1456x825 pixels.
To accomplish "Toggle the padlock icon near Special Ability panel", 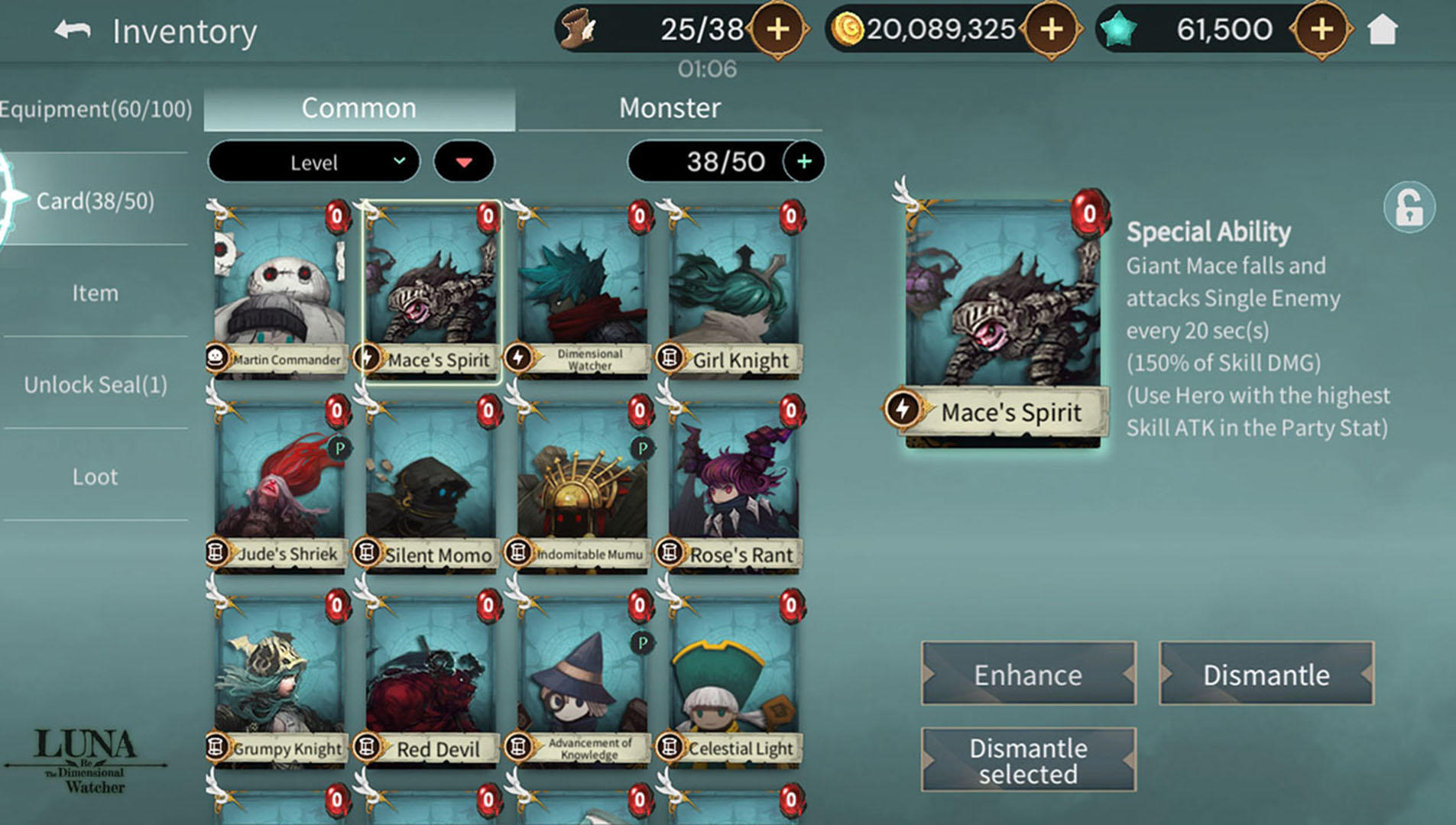I will point(1410,206).
